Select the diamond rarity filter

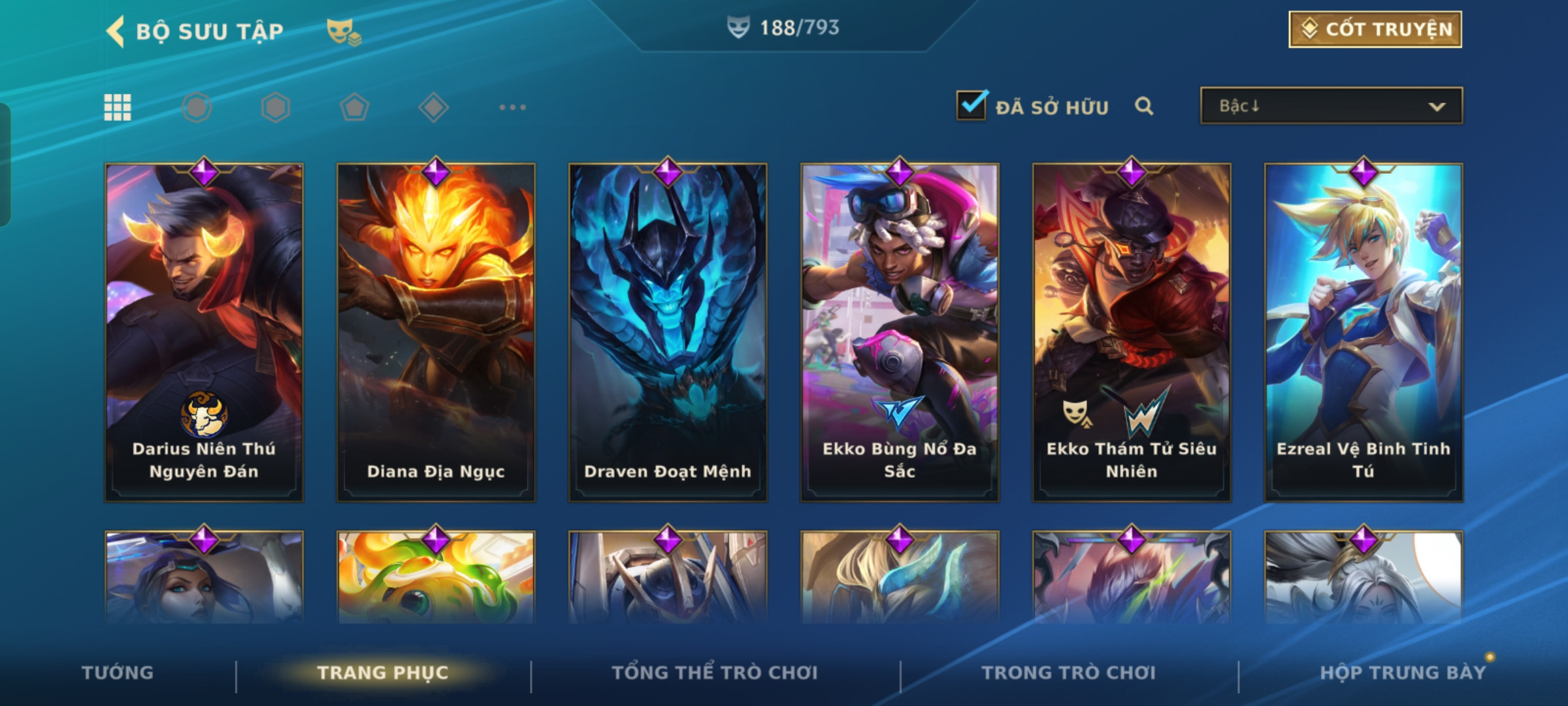(x=433, y=107)
